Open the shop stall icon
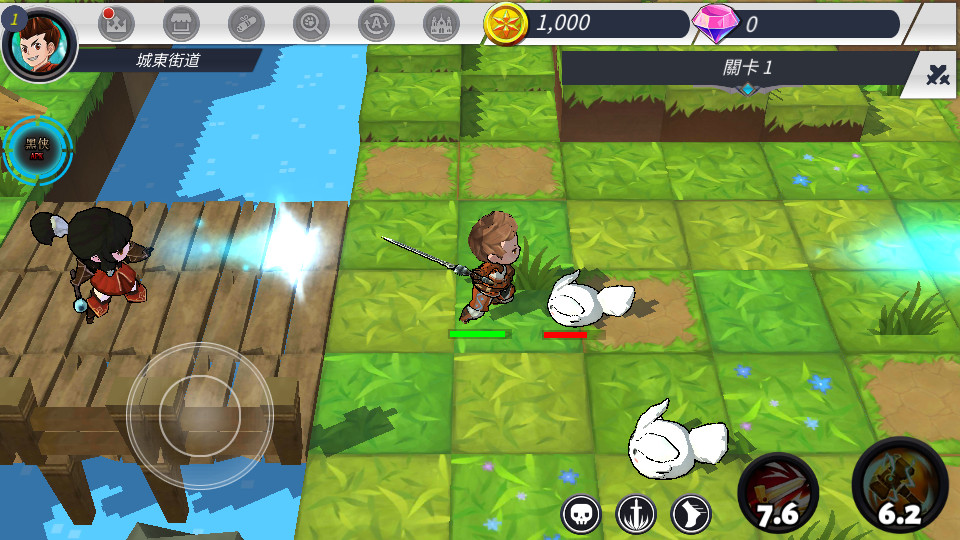Image resolution: width=960 pixels, height=540 pixels. pyautogui.click(x=181, y=22)
